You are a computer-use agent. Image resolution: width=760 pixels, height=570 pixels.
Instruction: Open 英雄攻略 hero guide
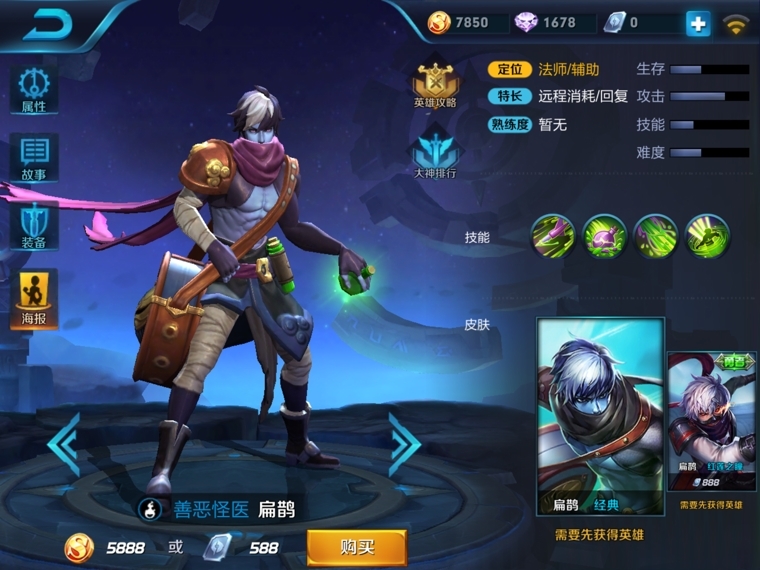[435, 84]
